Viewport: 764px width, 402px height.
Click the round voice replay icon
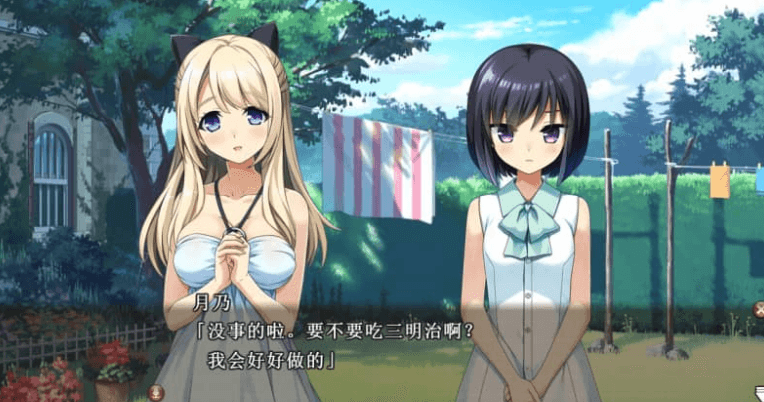(156, 391)
